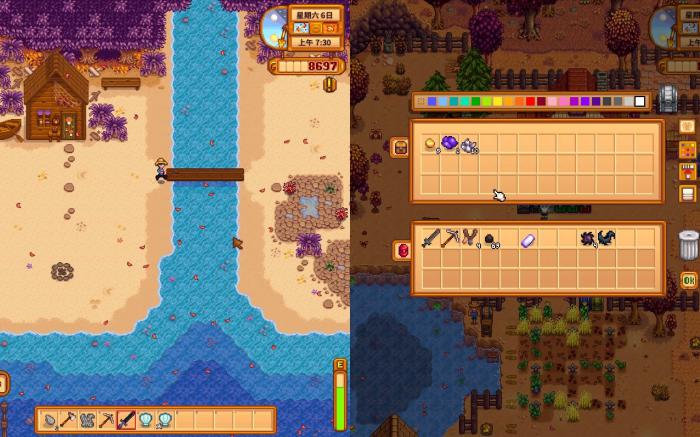Click the red gem icon beside backpack

403,250
